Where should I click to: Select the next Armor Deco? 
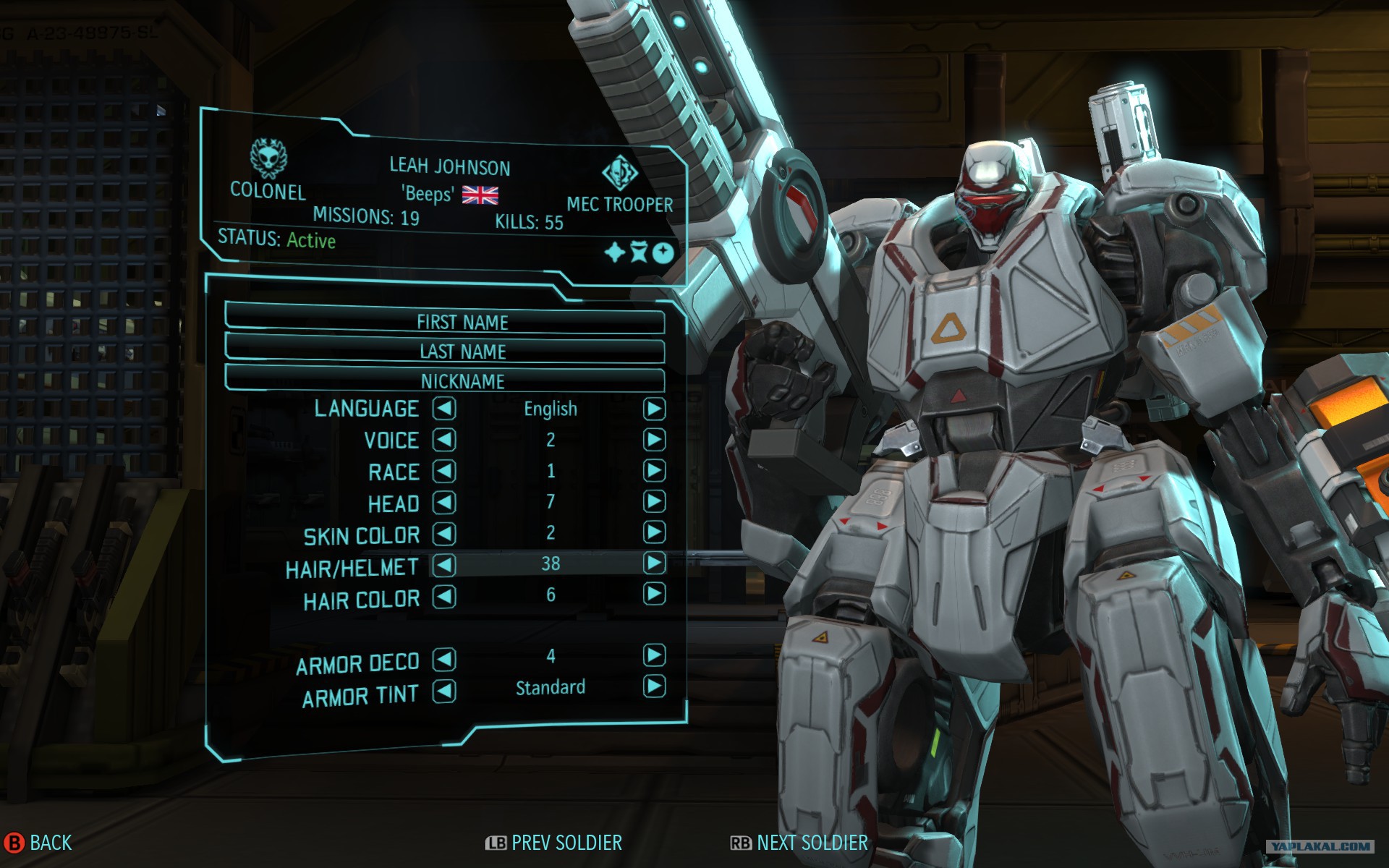point(654,655)
